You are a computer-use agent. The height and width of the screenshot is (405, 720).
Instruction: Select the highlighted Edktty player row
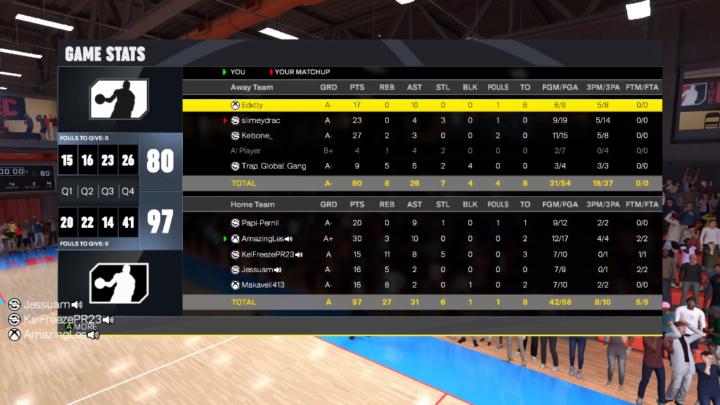click(420, 104)
